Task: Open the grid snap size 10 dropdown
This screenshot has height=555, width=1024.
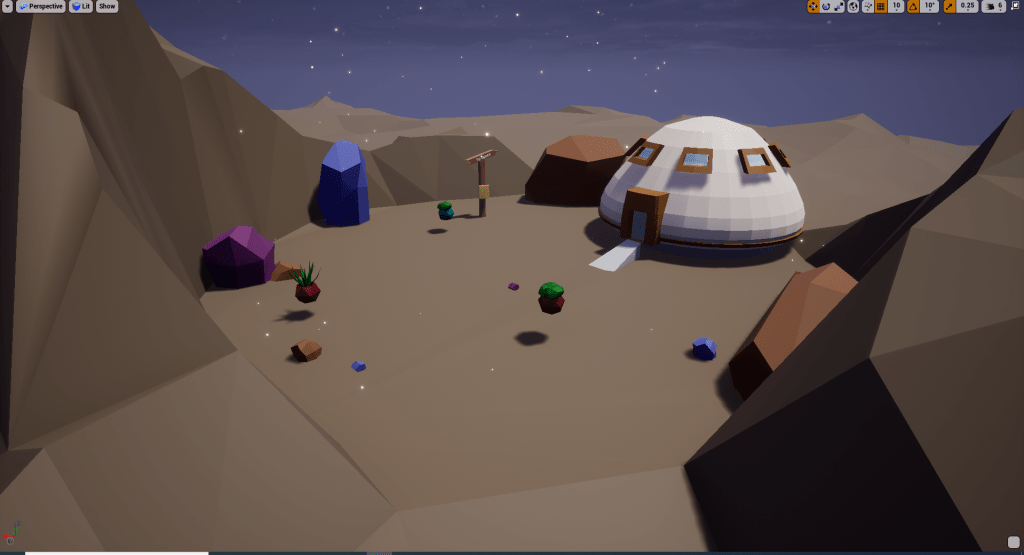Action: click(897, 6)
